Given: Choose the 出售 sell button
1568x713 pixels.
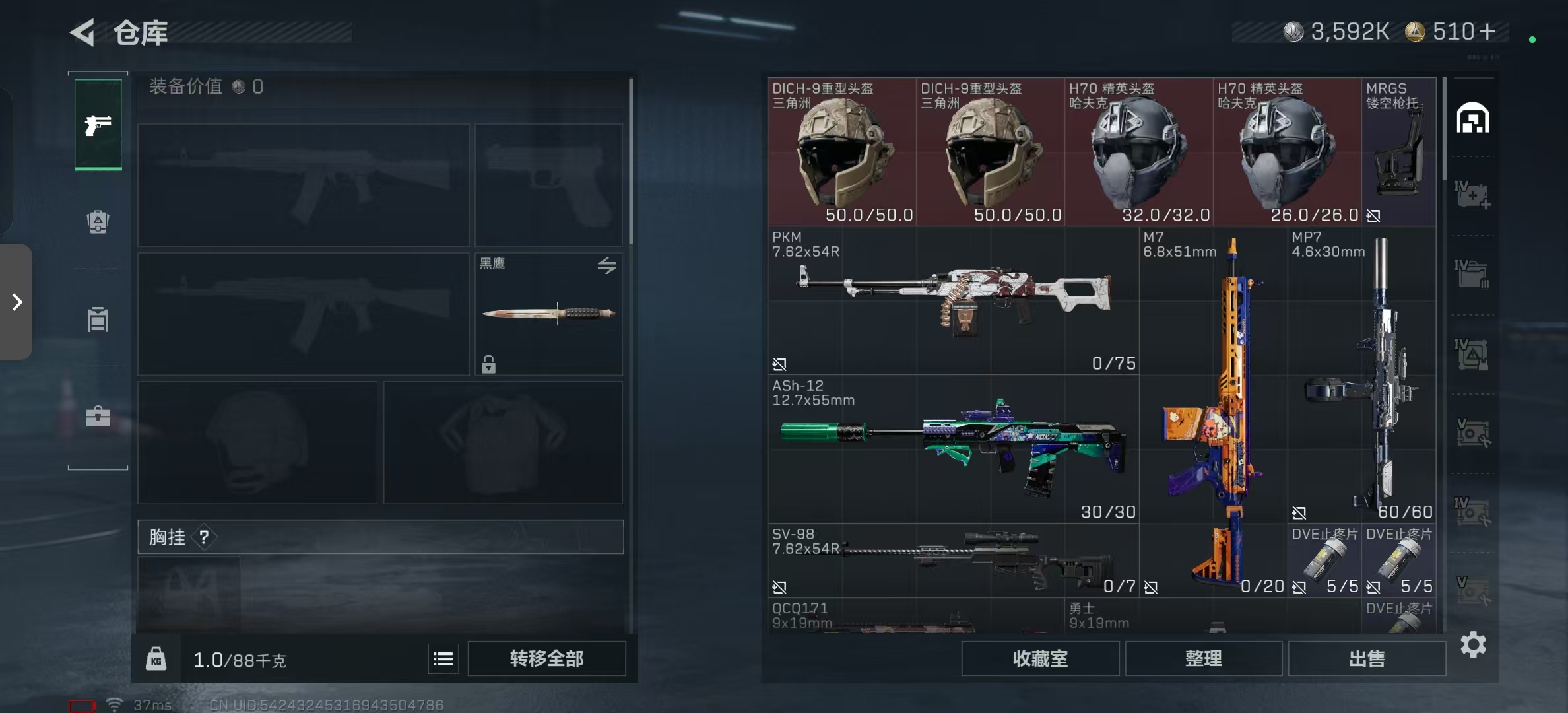Looking at the screenshot, I should [x=1366, y=658].
